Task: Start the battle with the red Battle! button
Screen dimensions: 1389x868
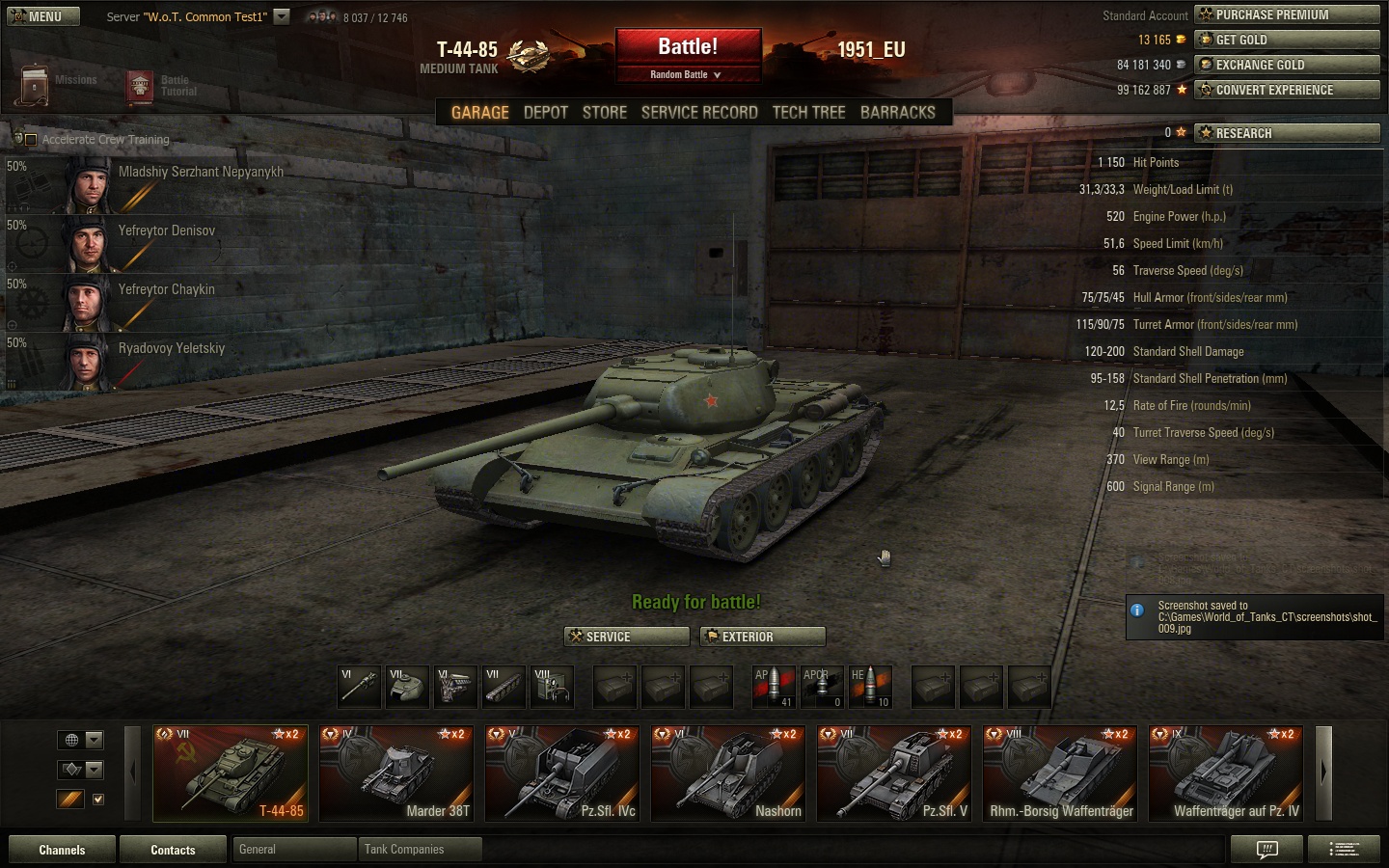Action: point(688,47)
